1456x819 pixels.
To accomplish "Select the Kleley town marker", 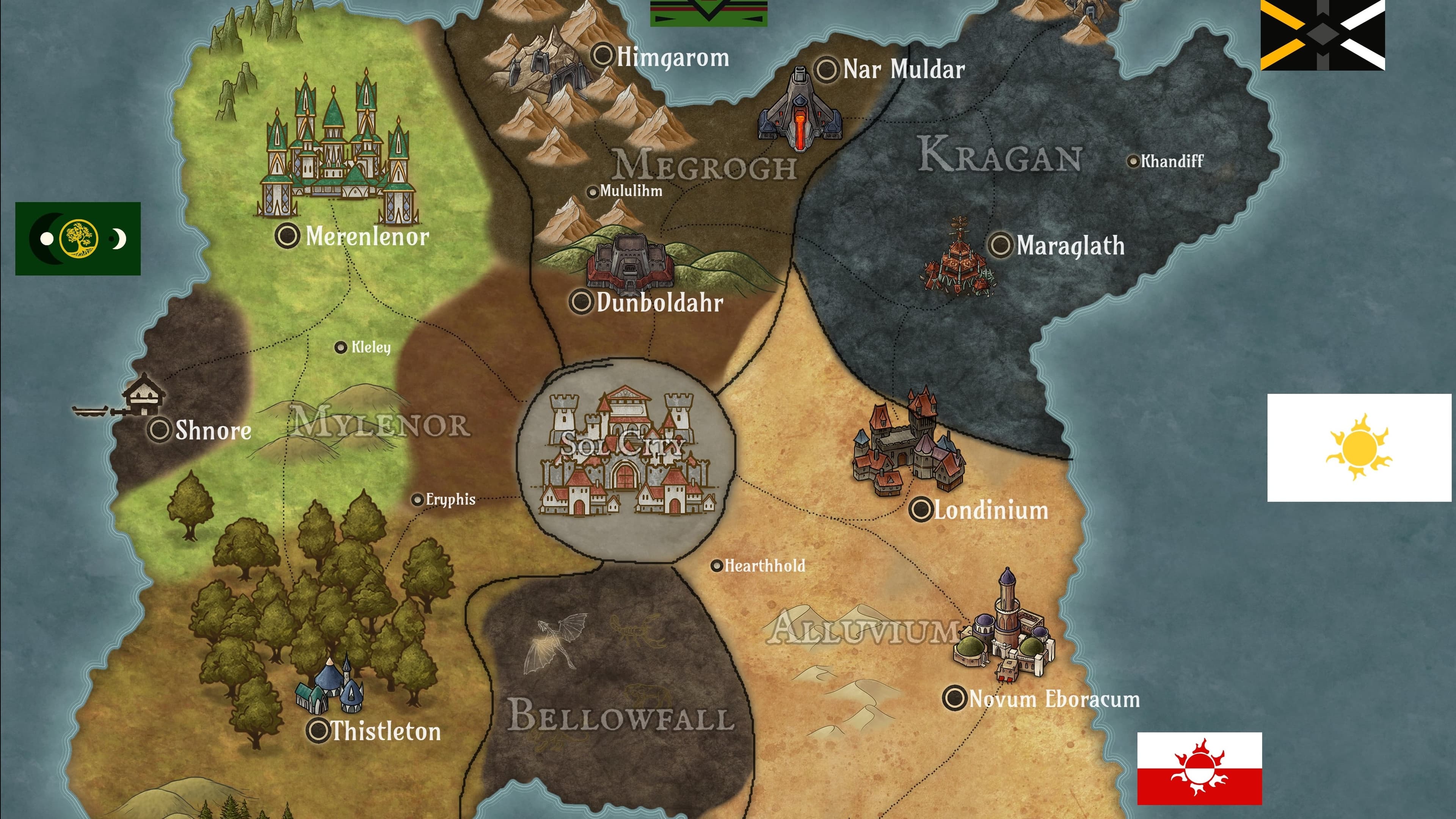I will click(340, 347).
